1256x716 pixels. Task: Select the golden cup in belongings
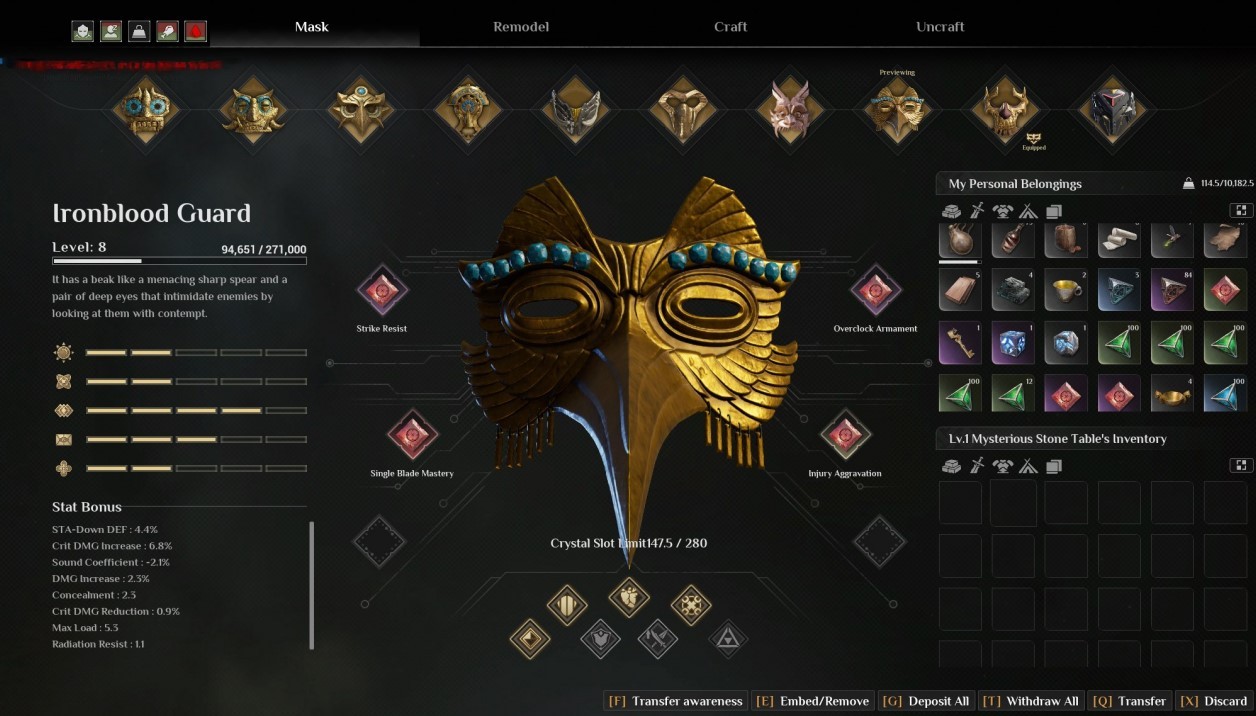coord(1066,290)
